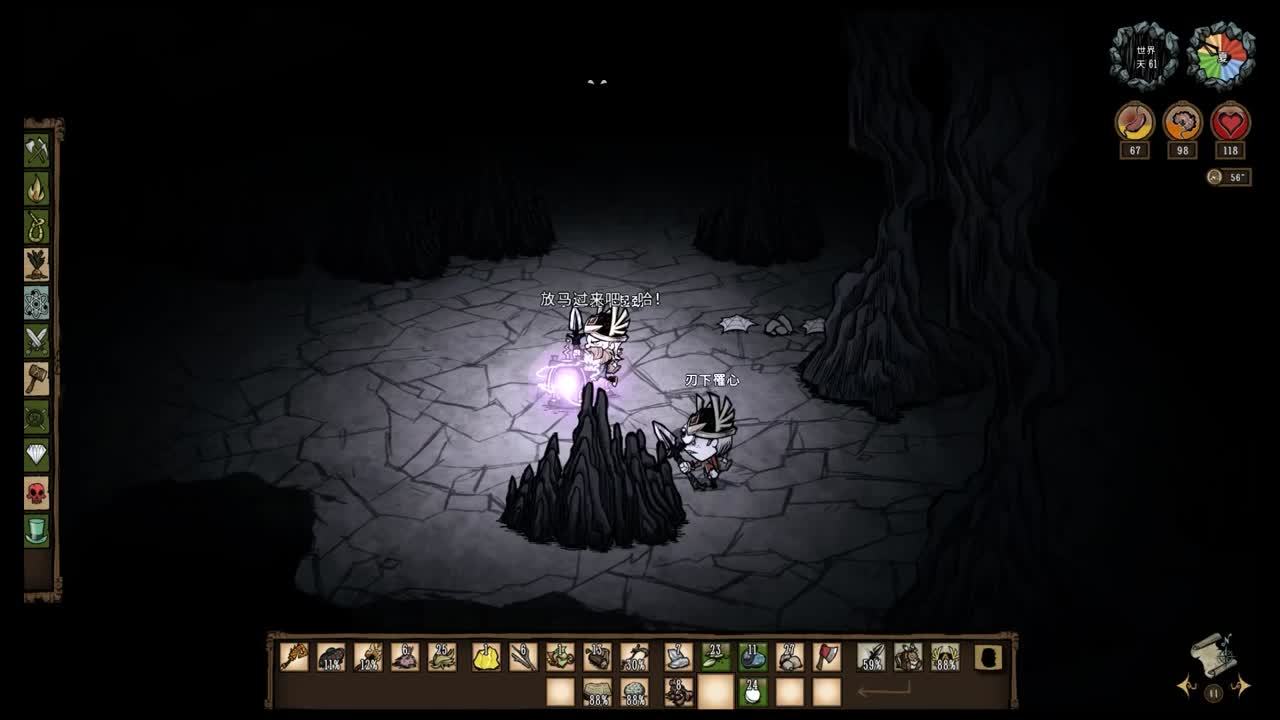
Task: Click the pause button under the map
Action: click(1213, 692)
